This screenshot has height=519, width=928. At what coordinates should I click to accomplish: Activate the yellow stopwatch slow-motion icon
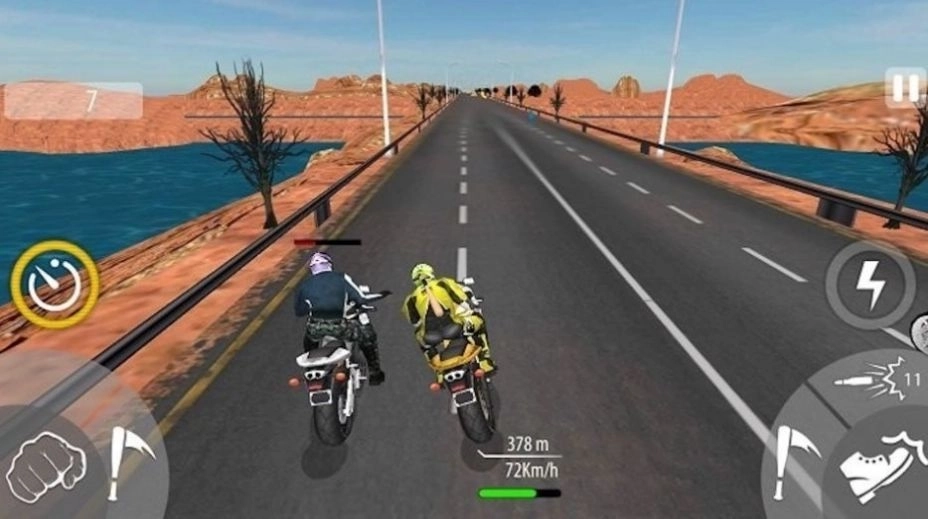tap(54, 285)
